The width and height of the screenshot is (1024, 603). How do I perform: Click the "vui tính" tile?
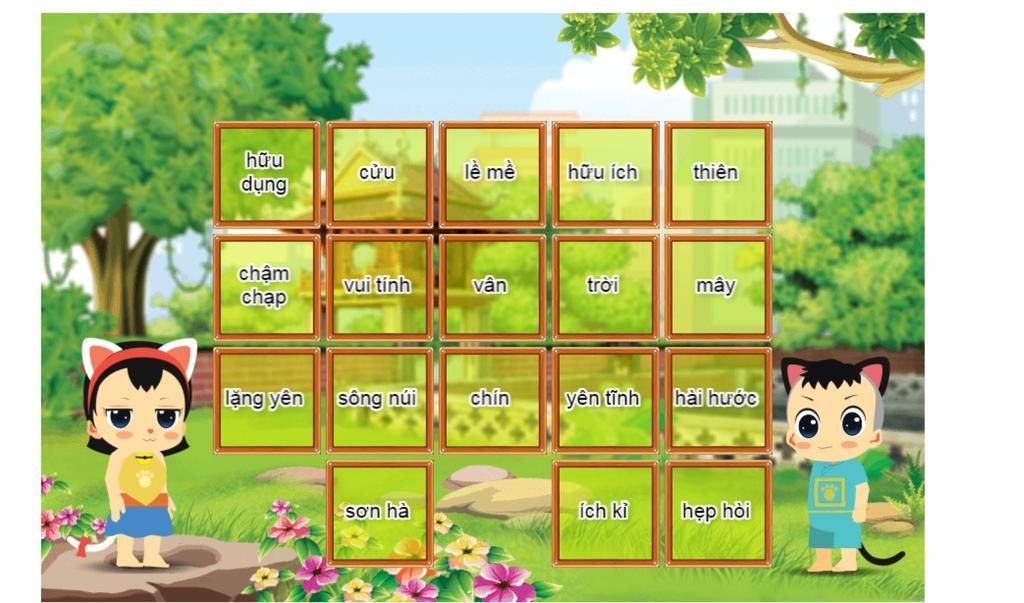(x=379, y=287)
